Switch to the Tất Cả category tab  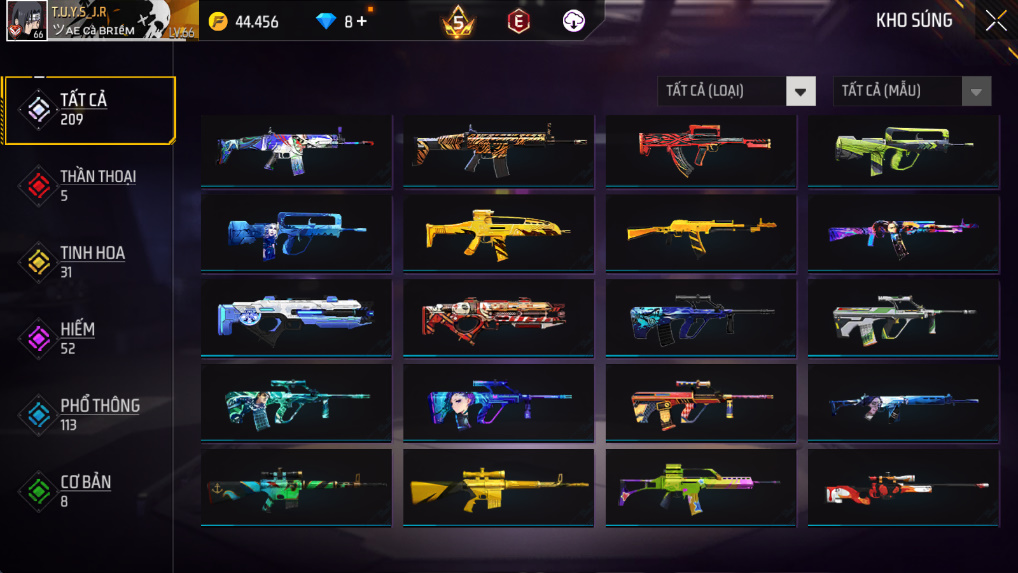point(89,109)
